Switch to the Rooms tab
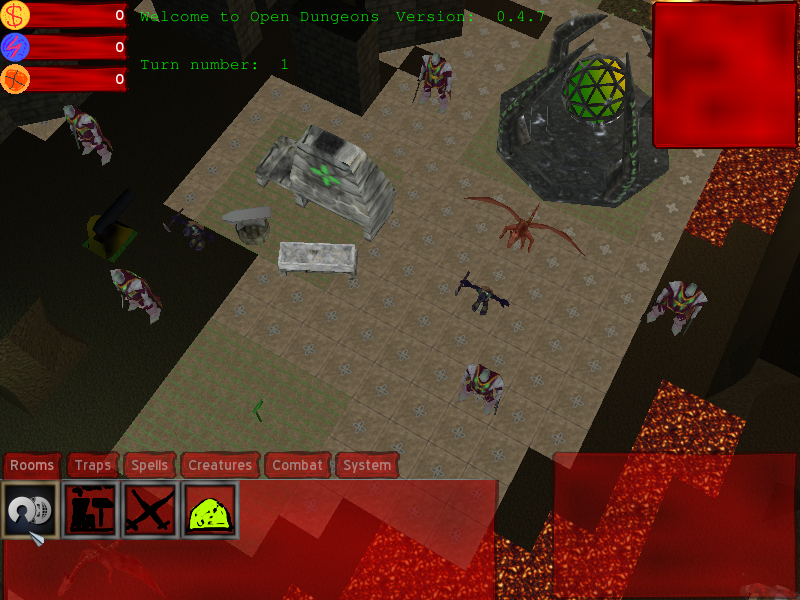 tap(32, 465)
